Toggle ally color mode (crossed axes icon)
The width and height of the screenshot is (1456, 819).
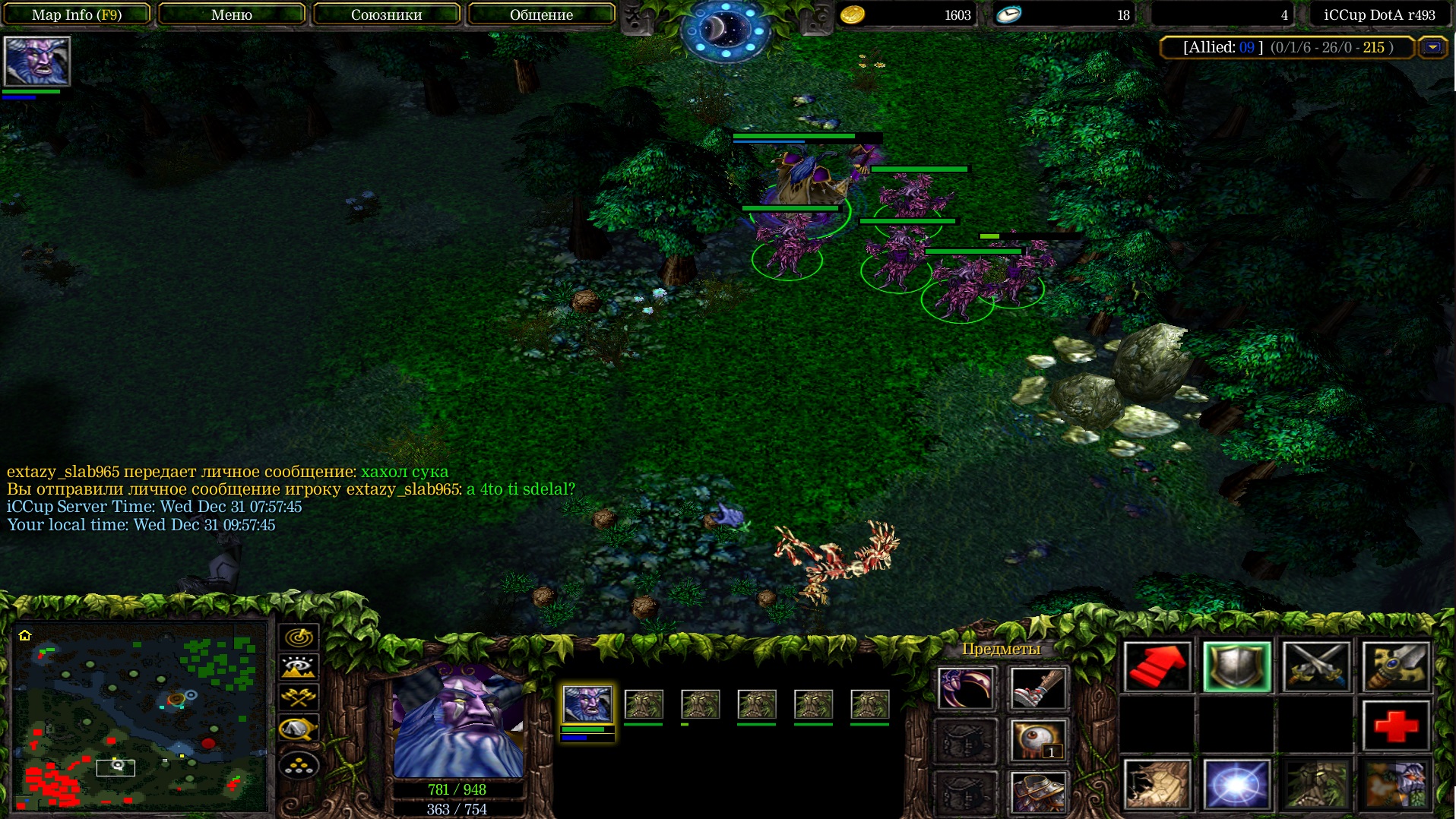(x=299, y=697)
